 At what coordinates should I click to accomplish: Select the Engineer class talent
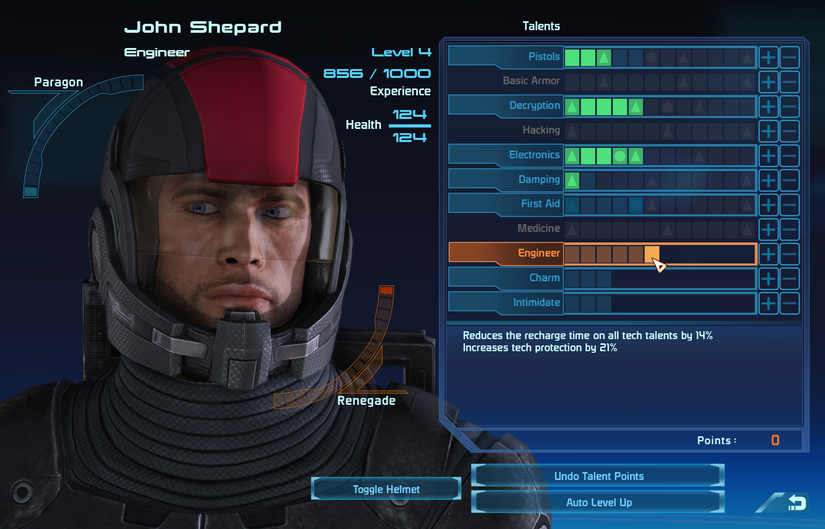point(506,254)
